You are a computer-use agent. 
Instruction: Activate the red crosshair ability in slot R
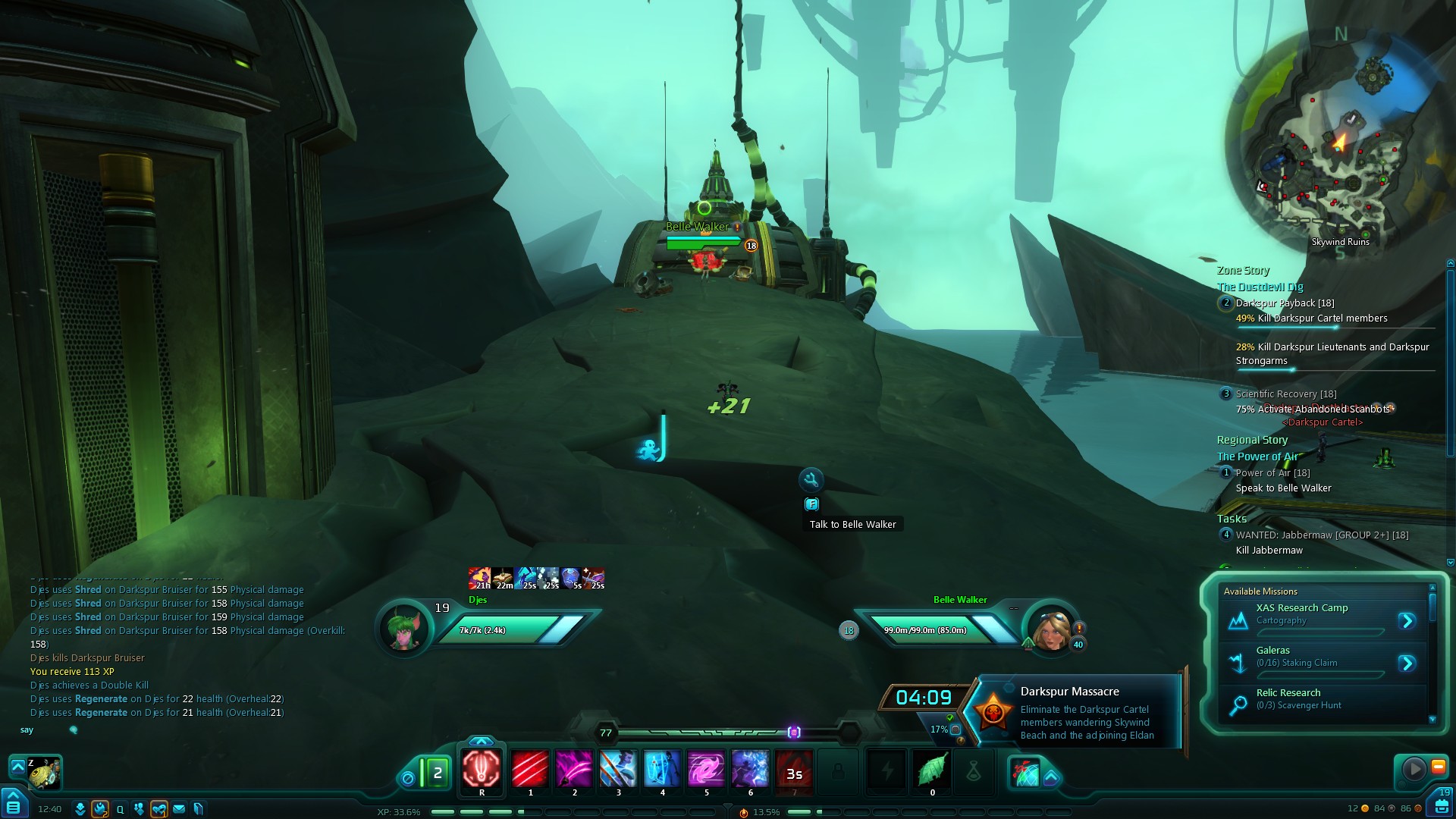coord(482,770)
